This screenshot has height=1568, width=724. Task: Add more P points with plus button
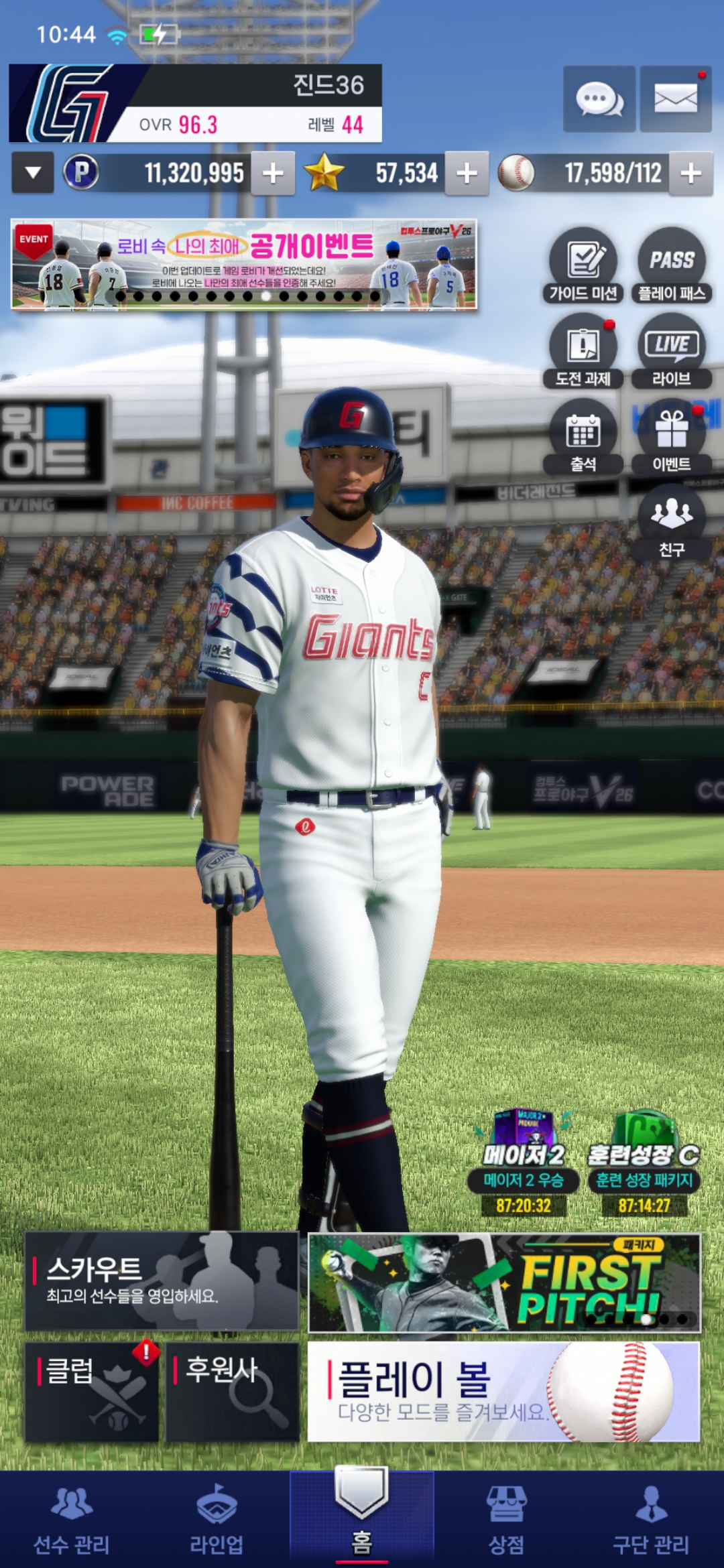pyautogui.click(x=273, y=174)
